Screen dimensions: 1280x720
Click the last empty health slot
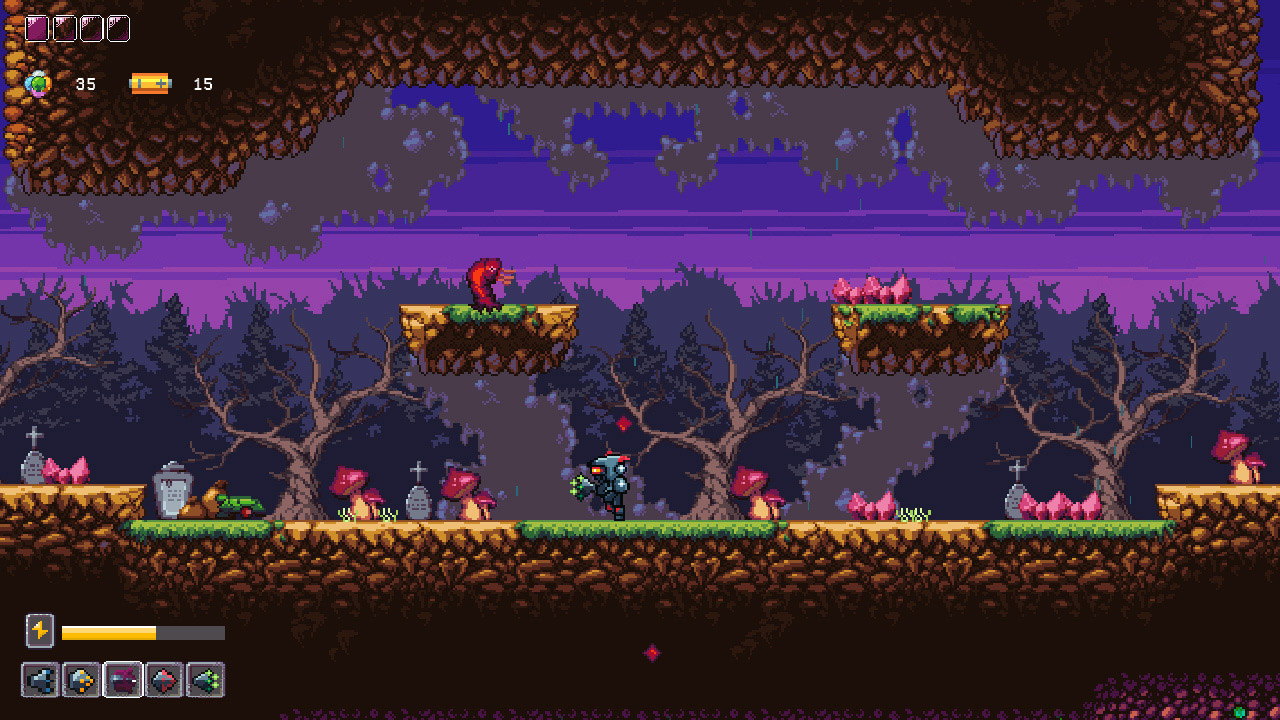tap(117, 28)
